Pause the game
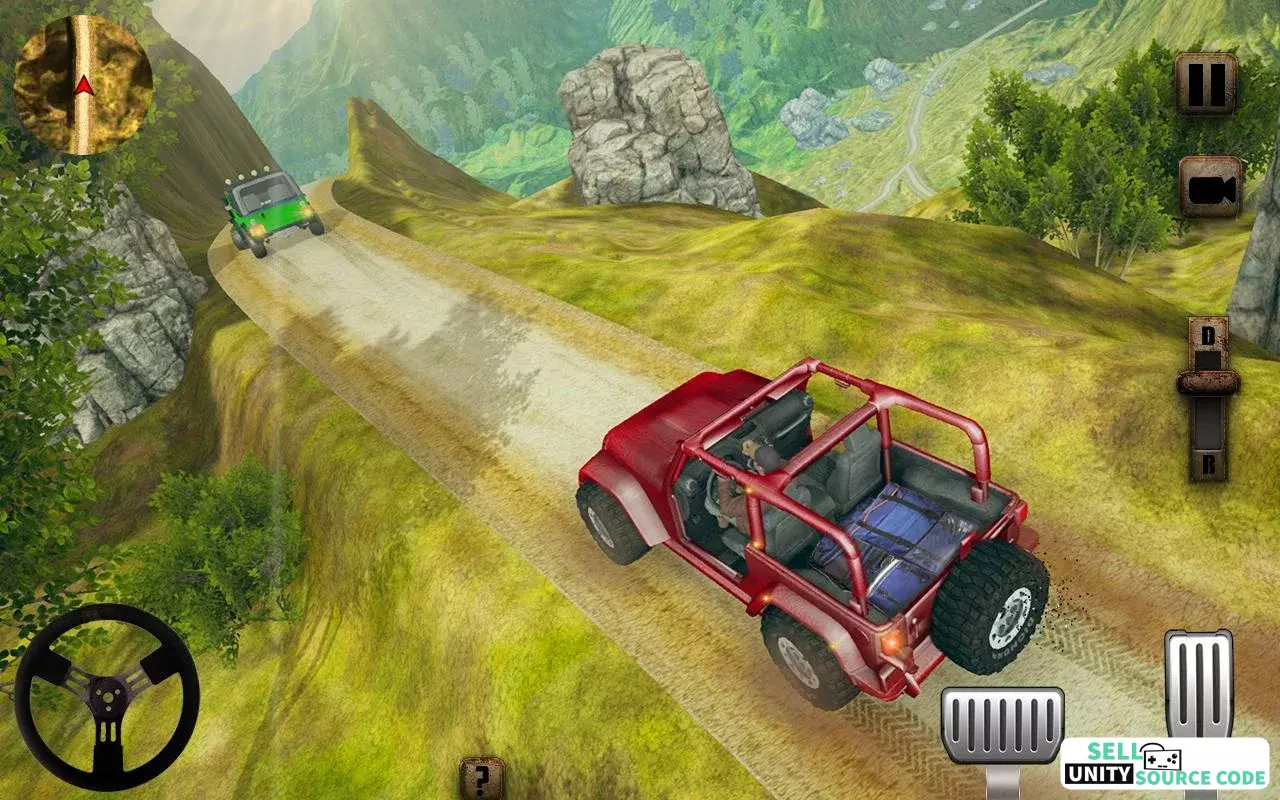Screen dimensions: 1280x800 1206,84
